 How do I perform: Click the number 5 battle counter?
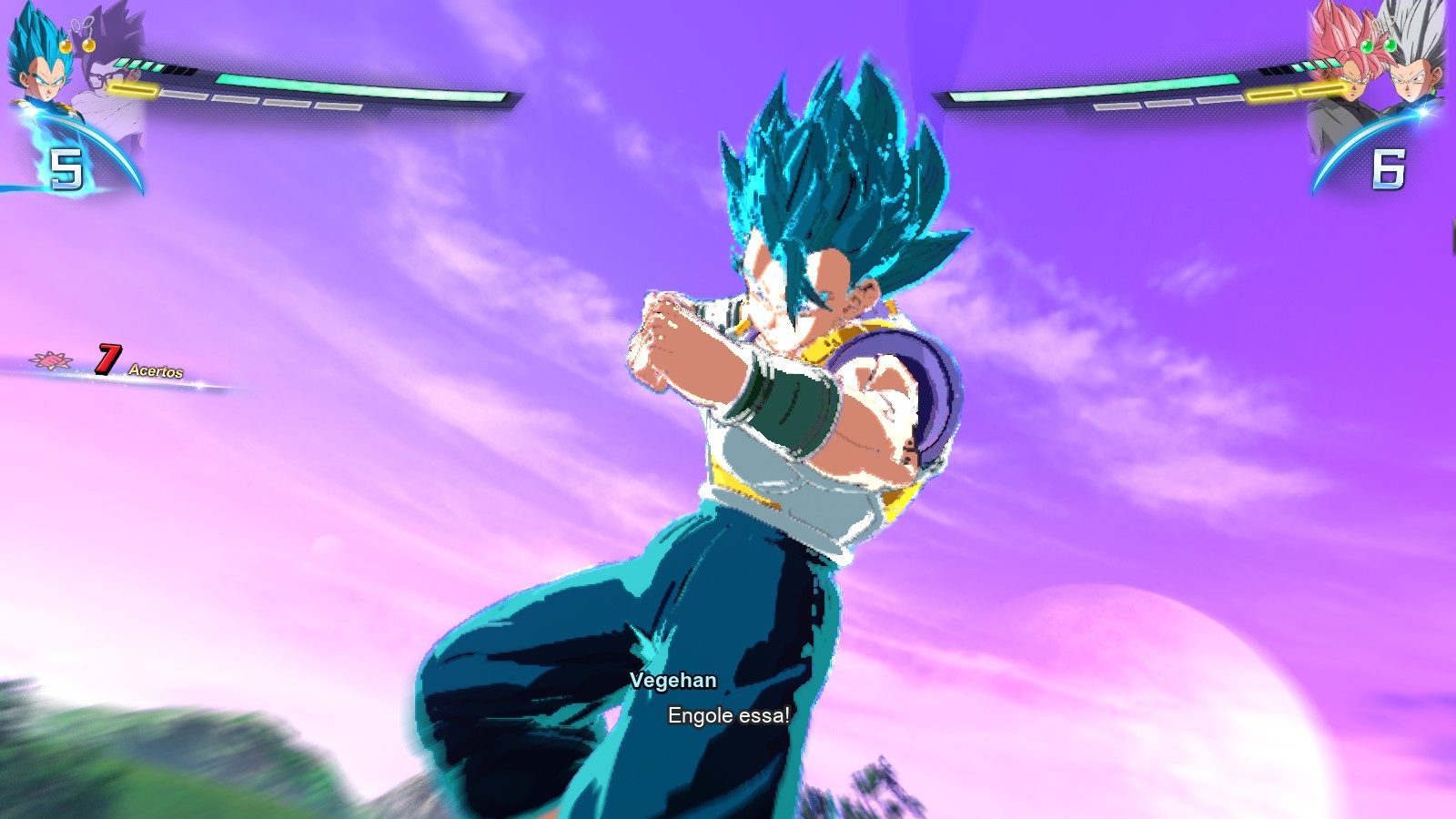pyautogui.click(x=66, y=170)
